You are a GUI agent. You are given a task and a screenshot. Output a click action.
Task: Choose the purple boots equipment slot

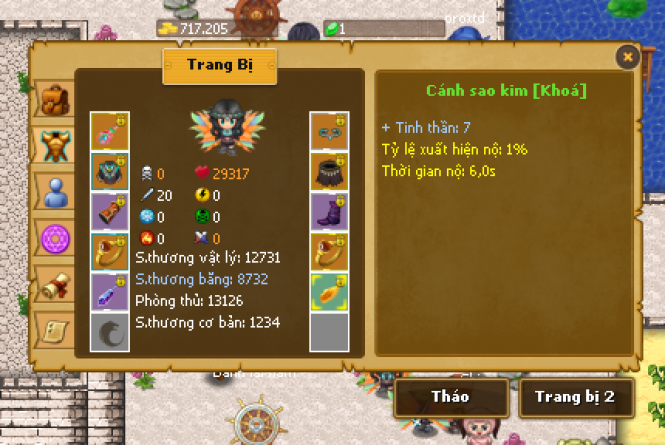(x=329, y=211)
